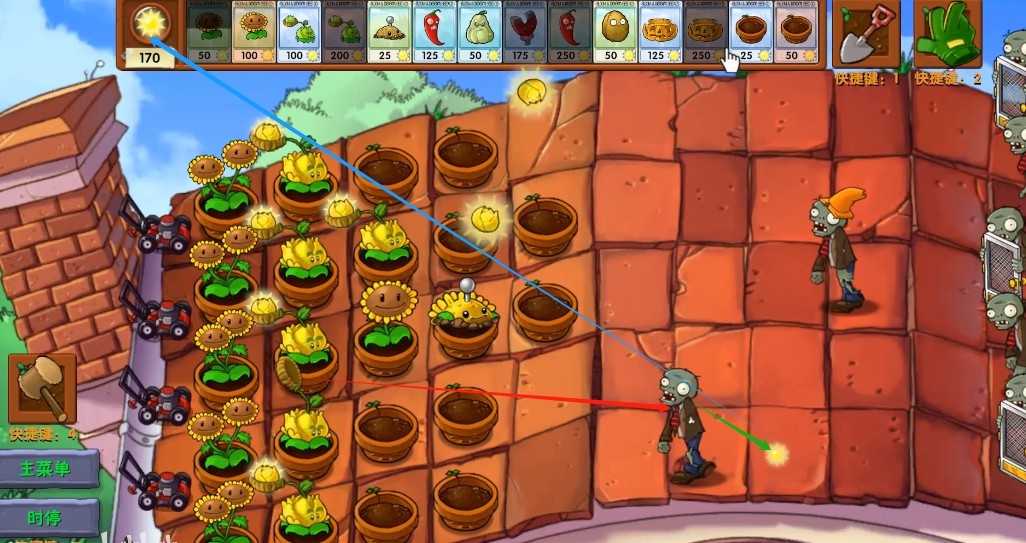Viewport: 1026px width, 543px height.
Task: Choose the red Jalapeno card costing 125
Action: pos(434,32)
